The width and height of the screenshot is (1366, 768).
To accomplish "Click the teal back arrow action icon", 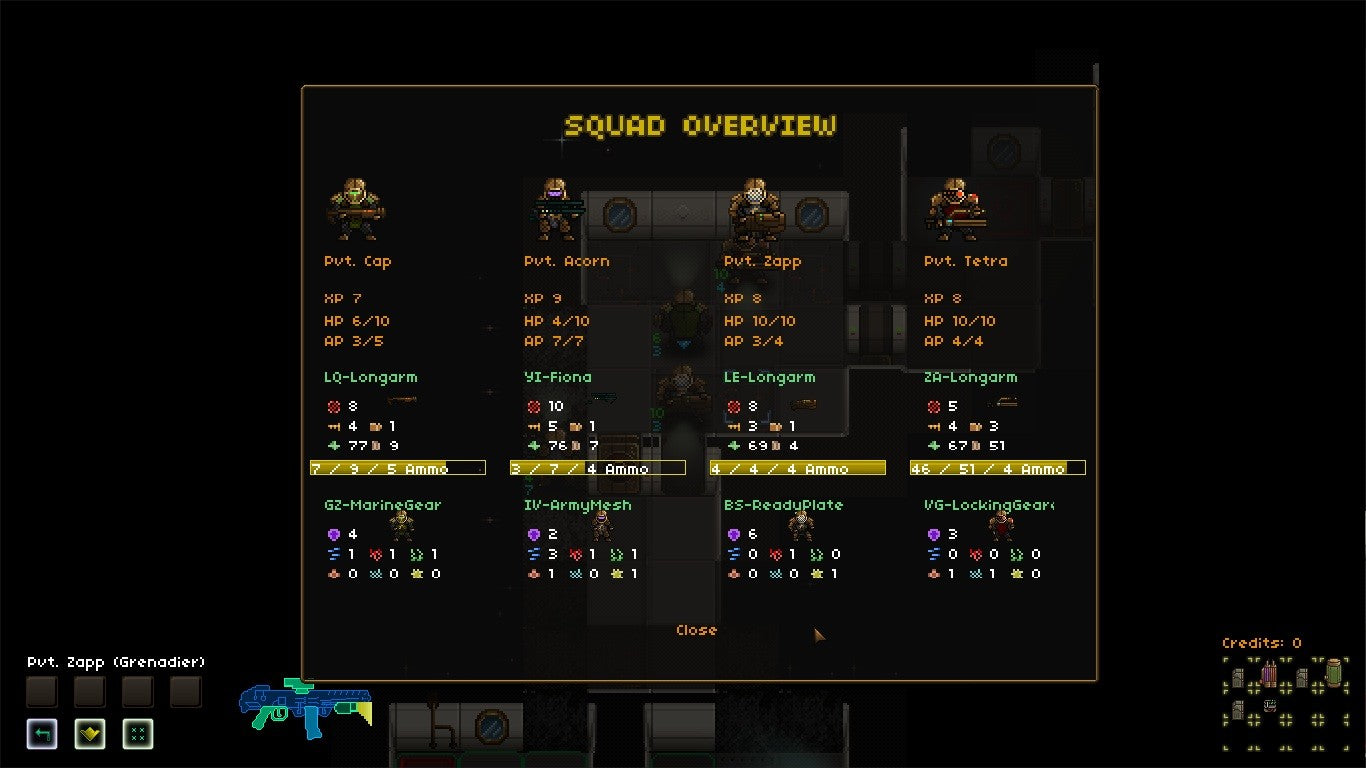I will 40,735.
